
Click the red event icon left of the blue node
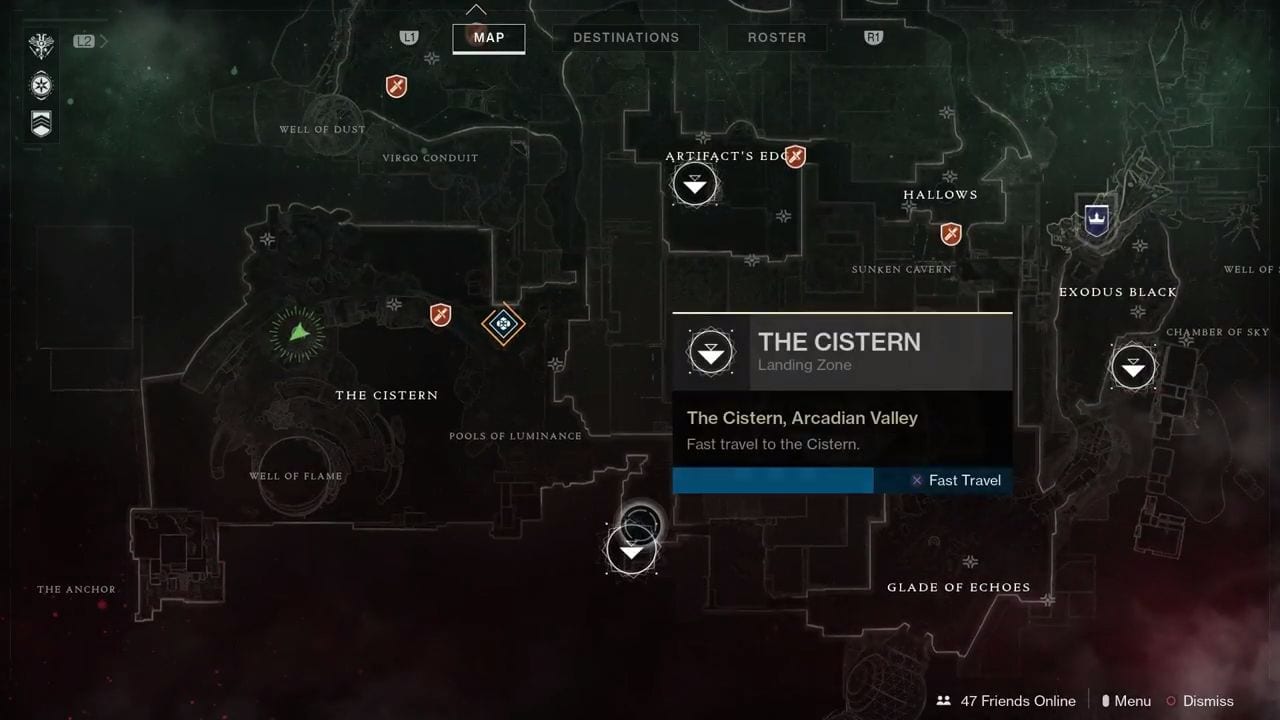coord(440,315)
